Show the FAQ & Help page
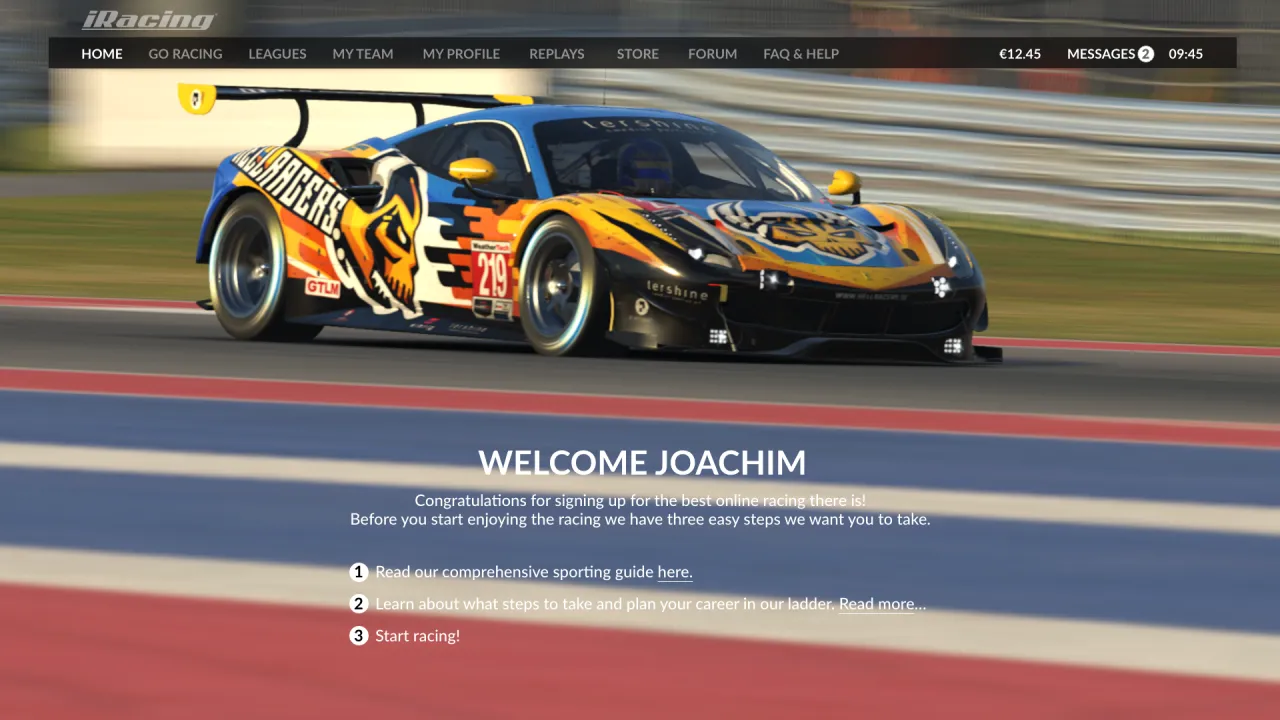The width and height of the screenshot is (1280, 720). coord(801,54)
